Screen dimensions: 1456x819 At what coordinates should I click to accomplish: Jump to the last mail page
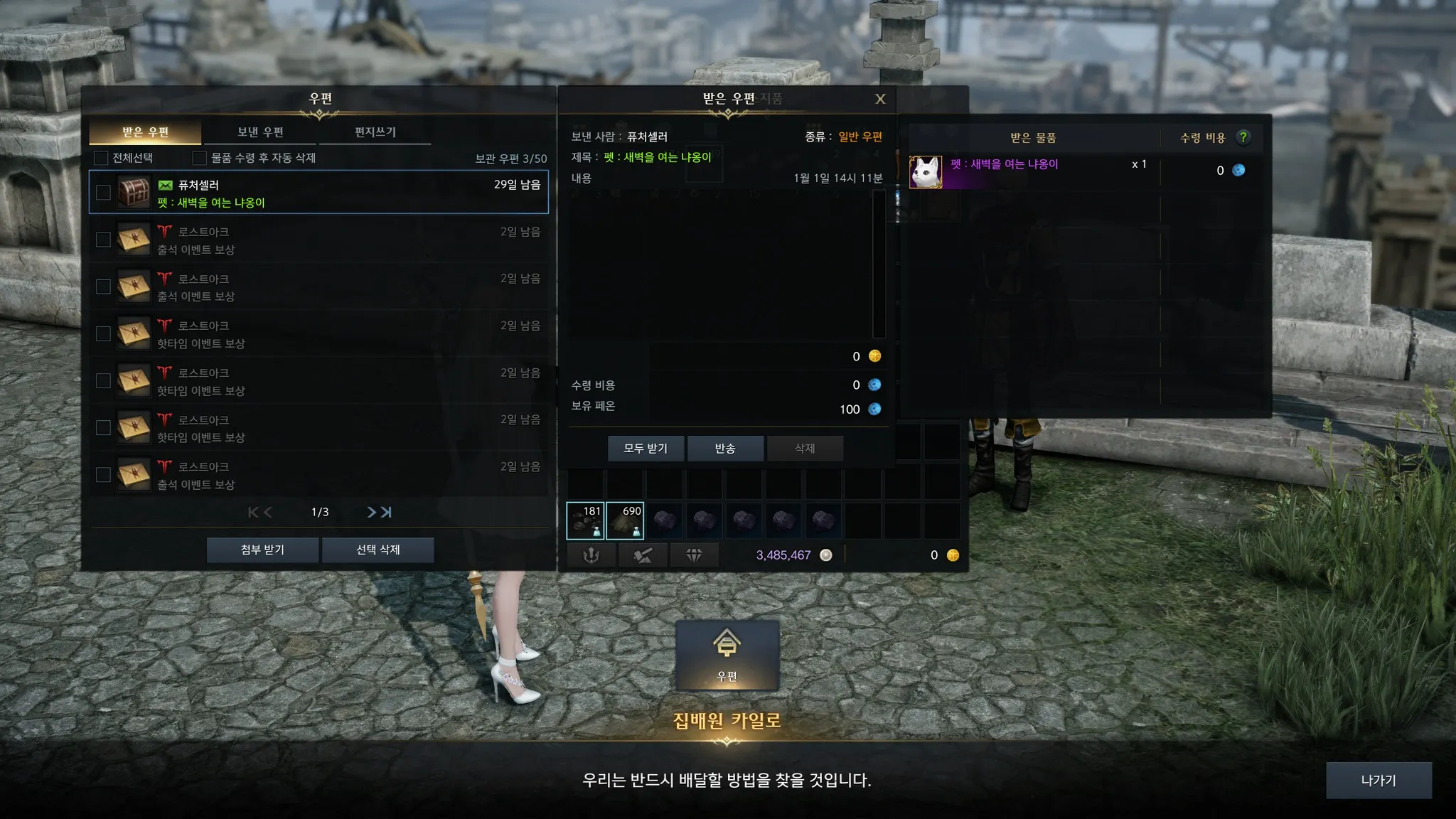pos(386,512)
